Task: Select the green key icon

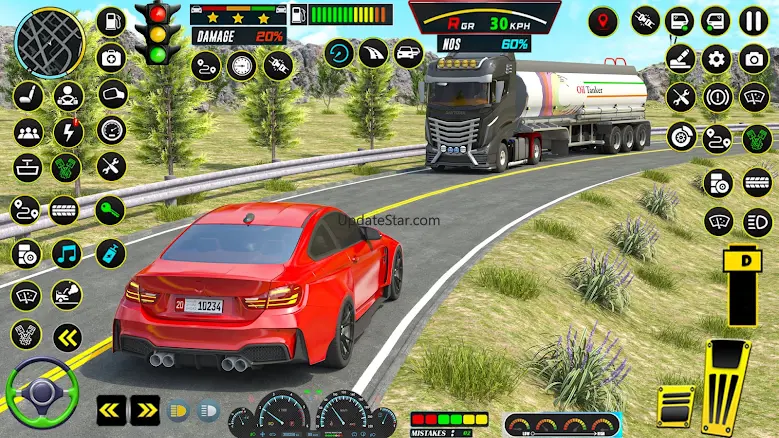Action: coord(110,210)
